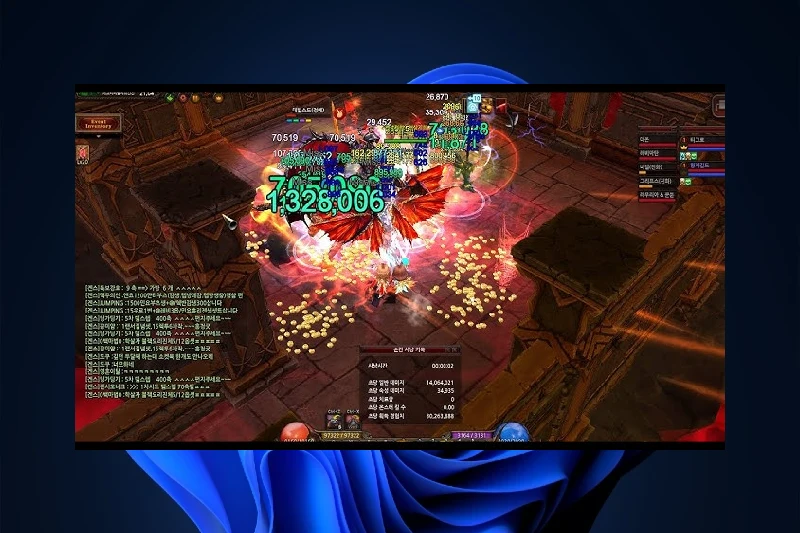
Task: Click the LV.0 icon below Event Inventory
Action: pos(82,154)
